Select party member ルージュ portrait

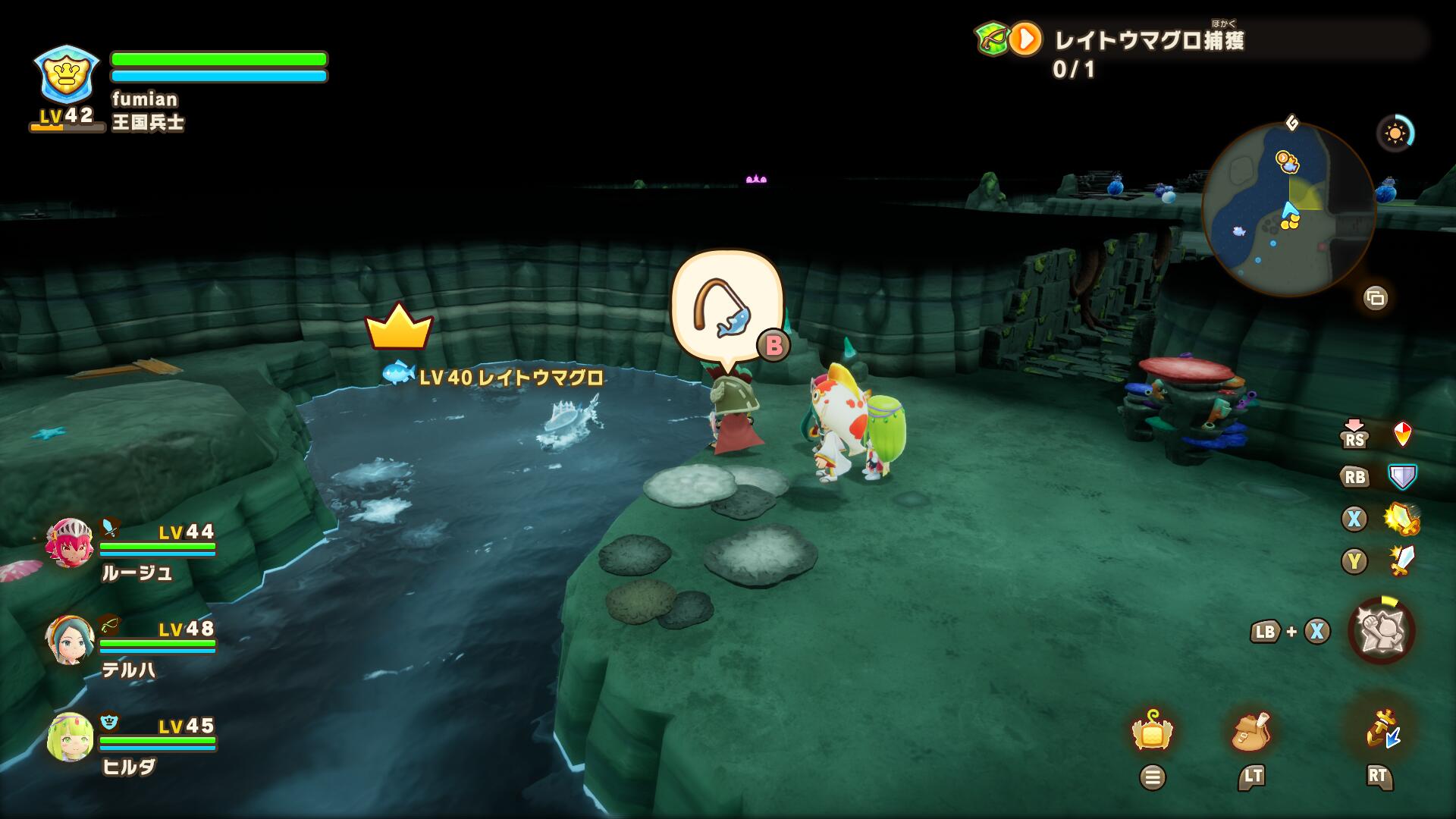[x=70, y=542]
